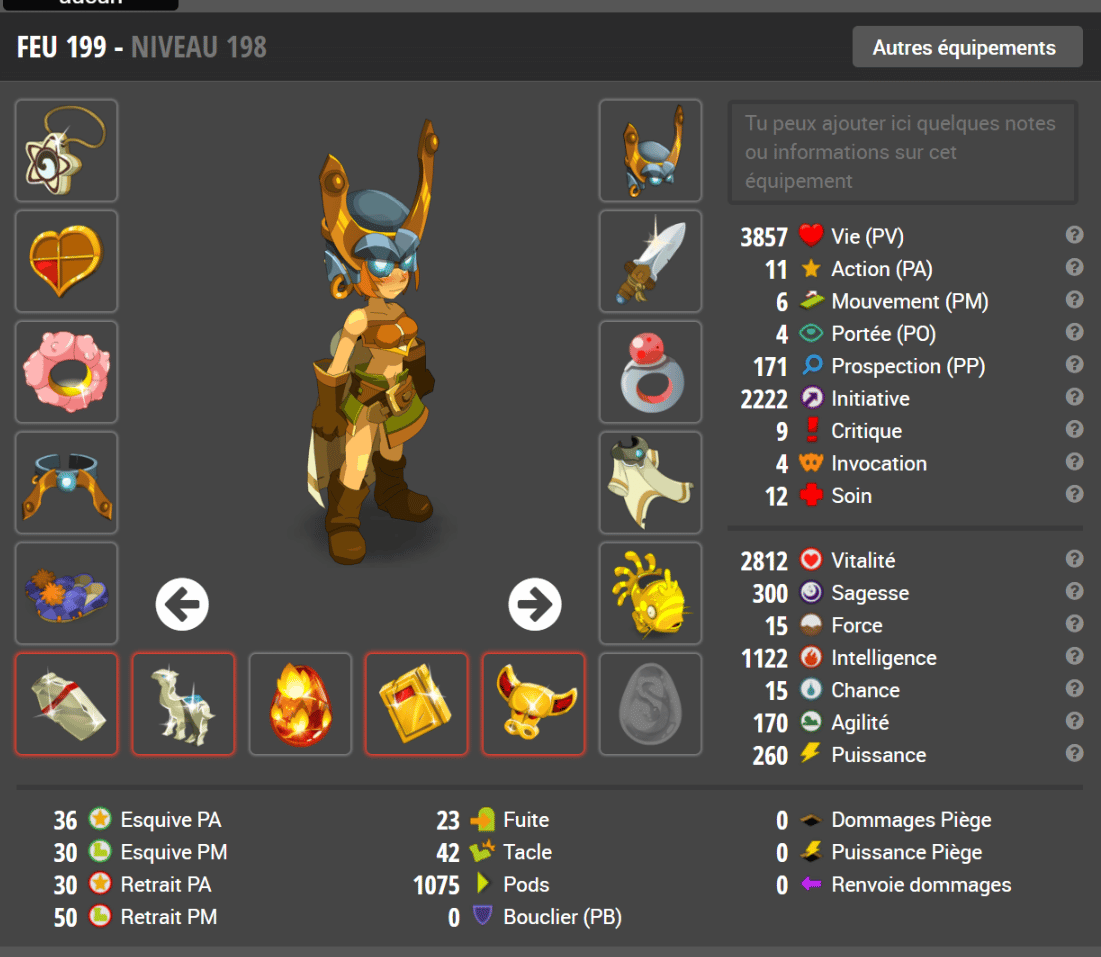The width and height of the screenshot is (1101, 957).
Task: Select the blue flowered boots slot
Action: click(66, 593)
